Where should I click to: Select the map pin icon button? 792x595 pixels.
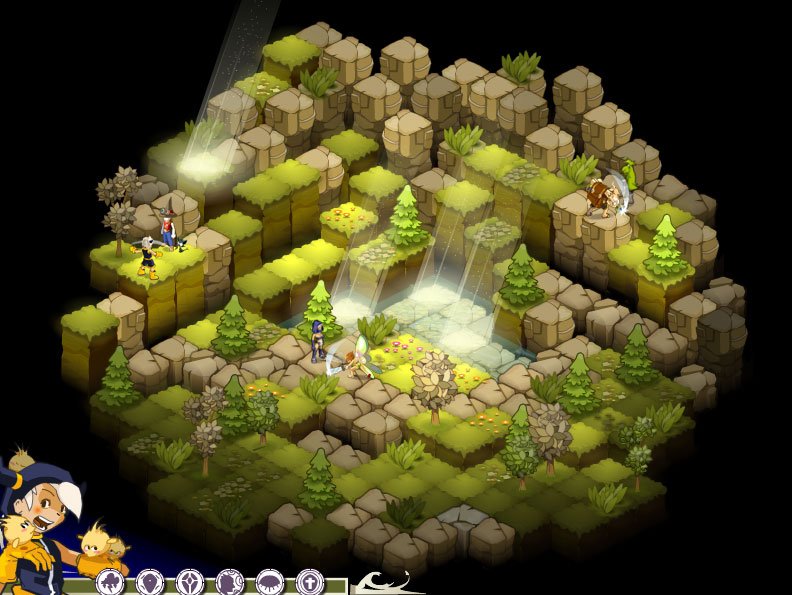150,582
